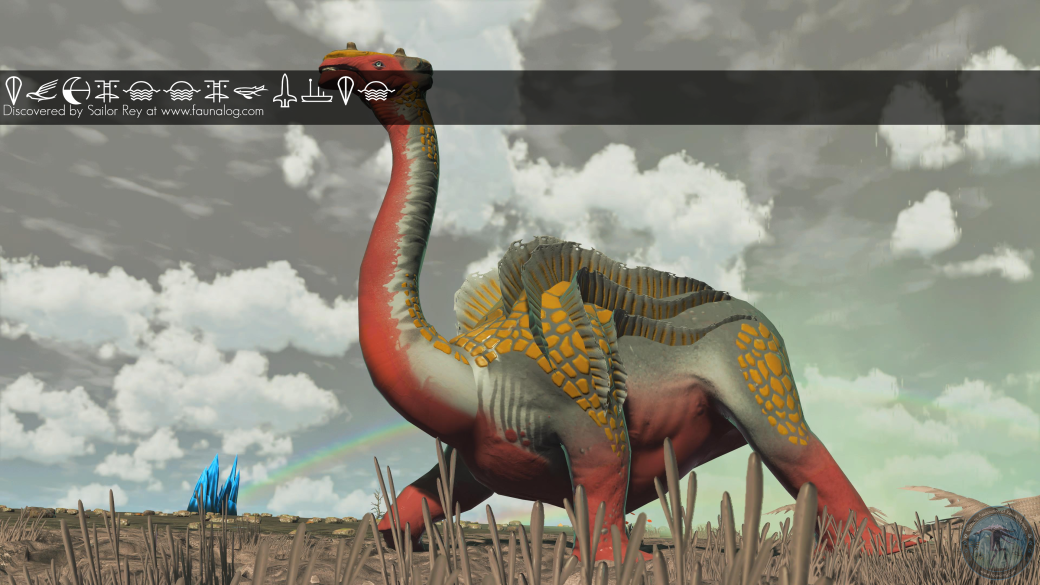Pick the rocket ship portal glyph

coord(285,91)
